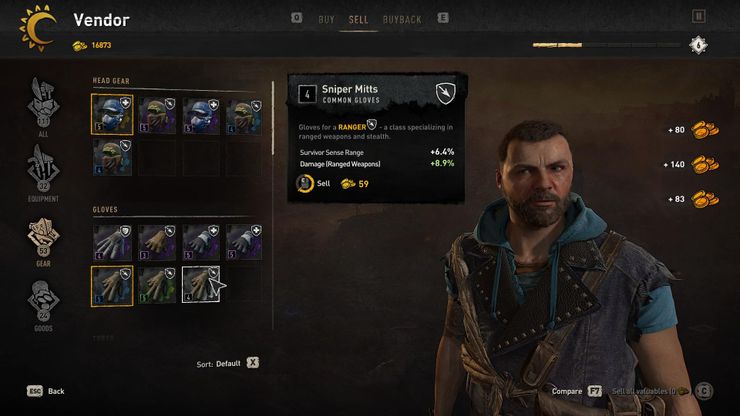Screen dimensions: 740x416
Task: Switch to the BUY tab
Action: 326,19
